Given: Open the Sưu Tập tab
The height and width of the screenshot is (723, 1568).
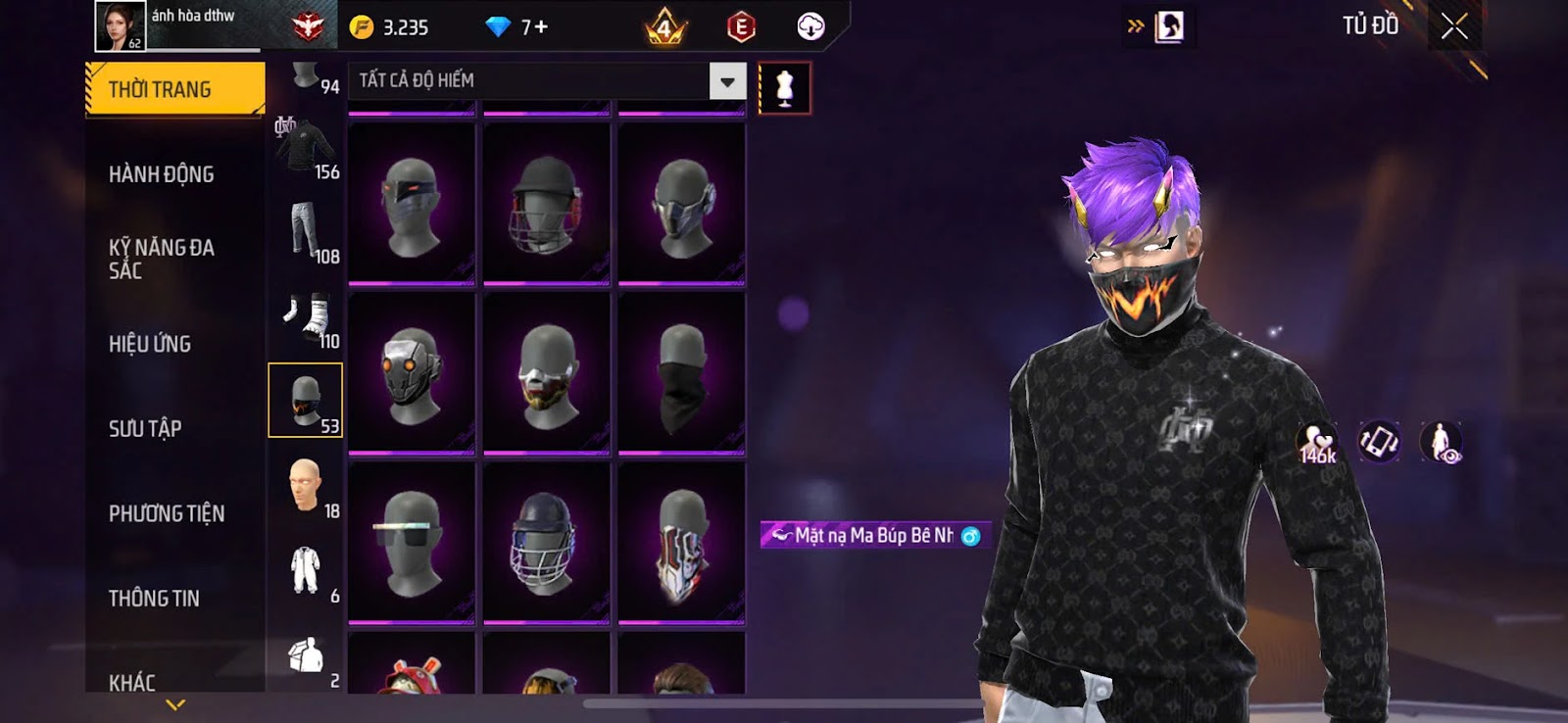Looking at the screenshot, I should click(145, 428).
